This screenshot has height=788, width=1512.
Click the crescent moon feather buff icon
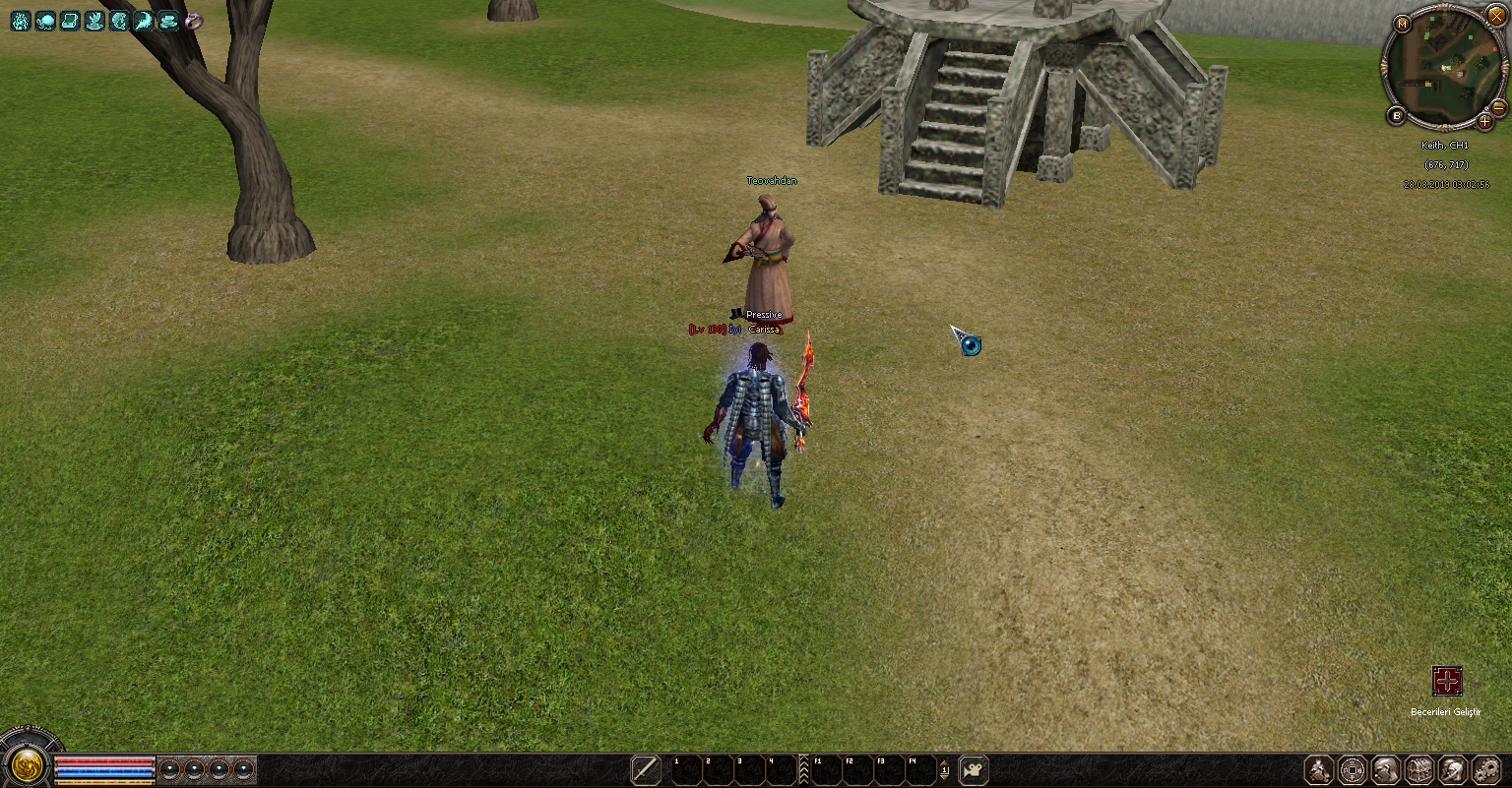(x=144, y=21)
